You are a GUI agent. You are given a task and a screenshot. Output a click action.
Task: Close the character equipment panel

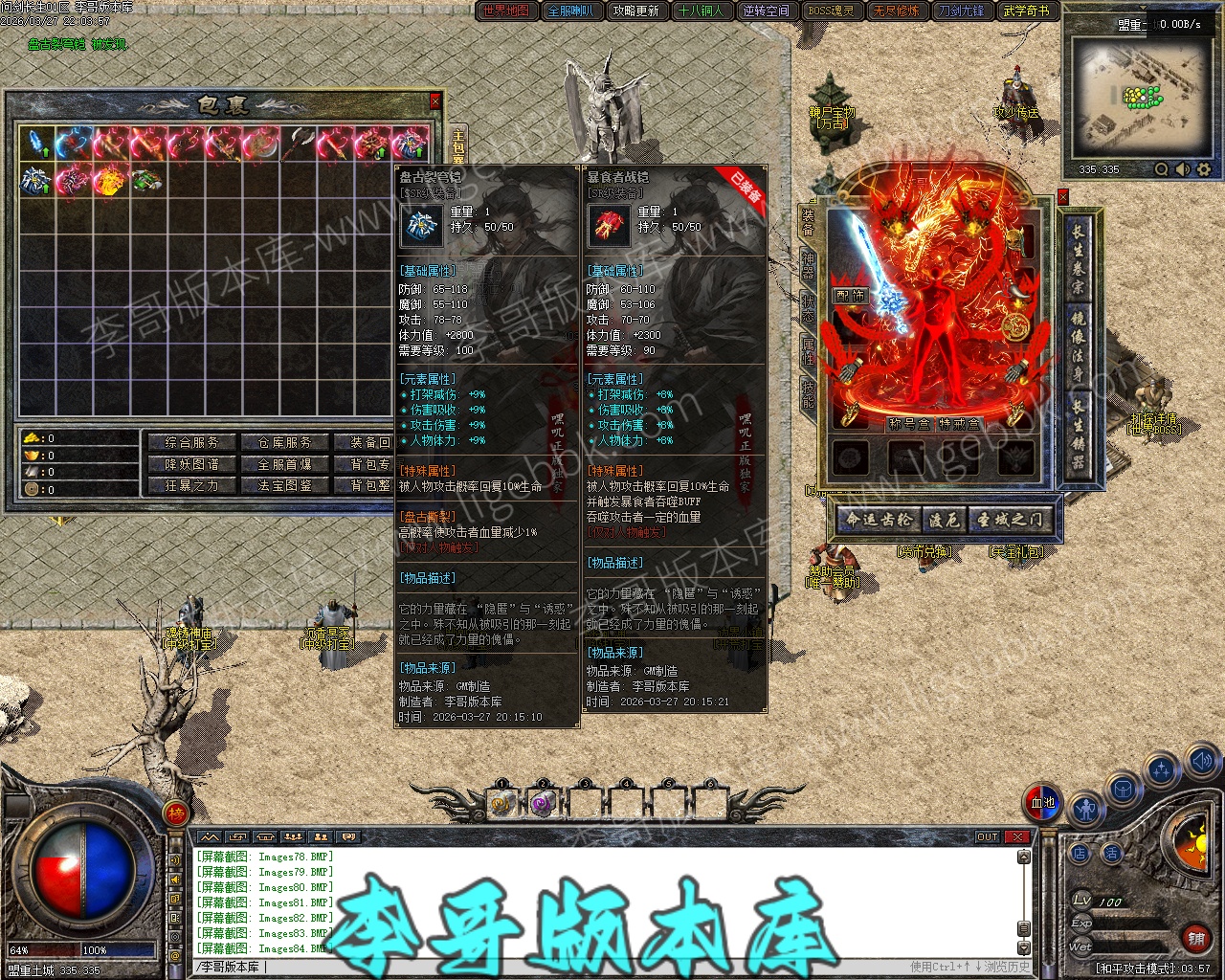click(1062, 197)
